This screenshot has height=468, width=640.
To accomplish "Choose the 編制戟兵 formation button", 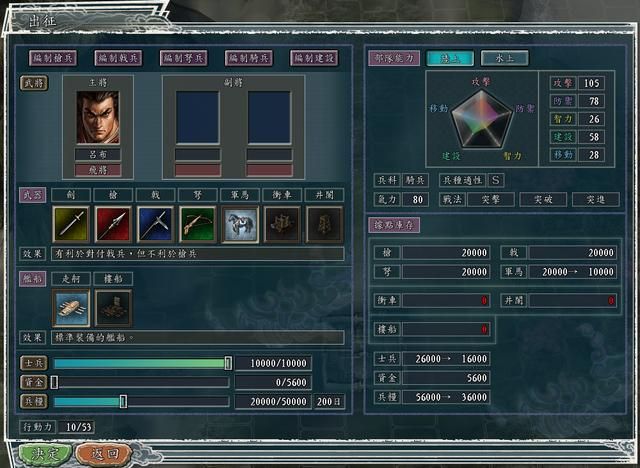I will pos(118,58).
